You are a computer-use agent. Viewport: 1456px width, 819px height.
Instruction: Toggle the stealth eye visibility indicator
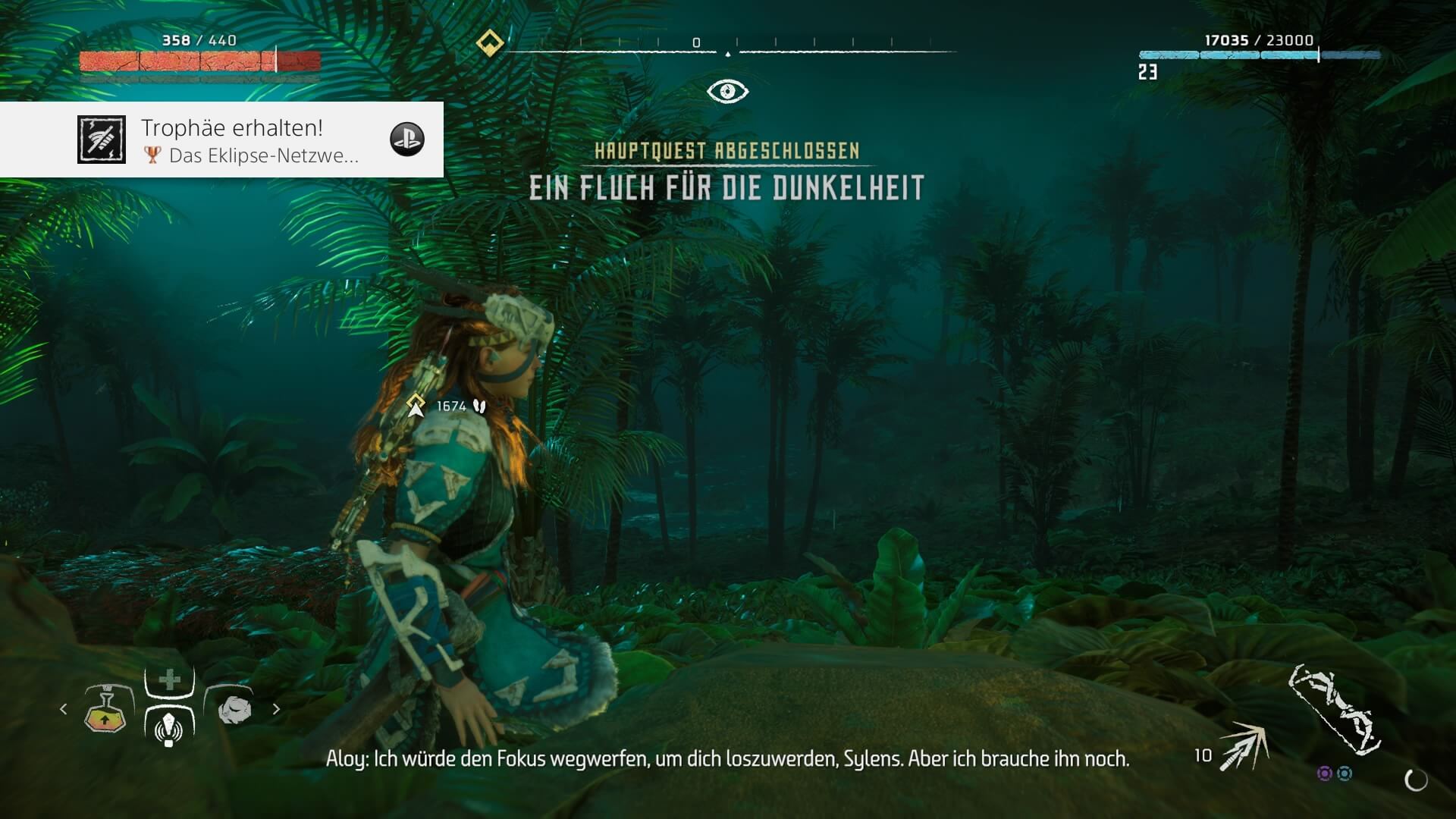727,92
